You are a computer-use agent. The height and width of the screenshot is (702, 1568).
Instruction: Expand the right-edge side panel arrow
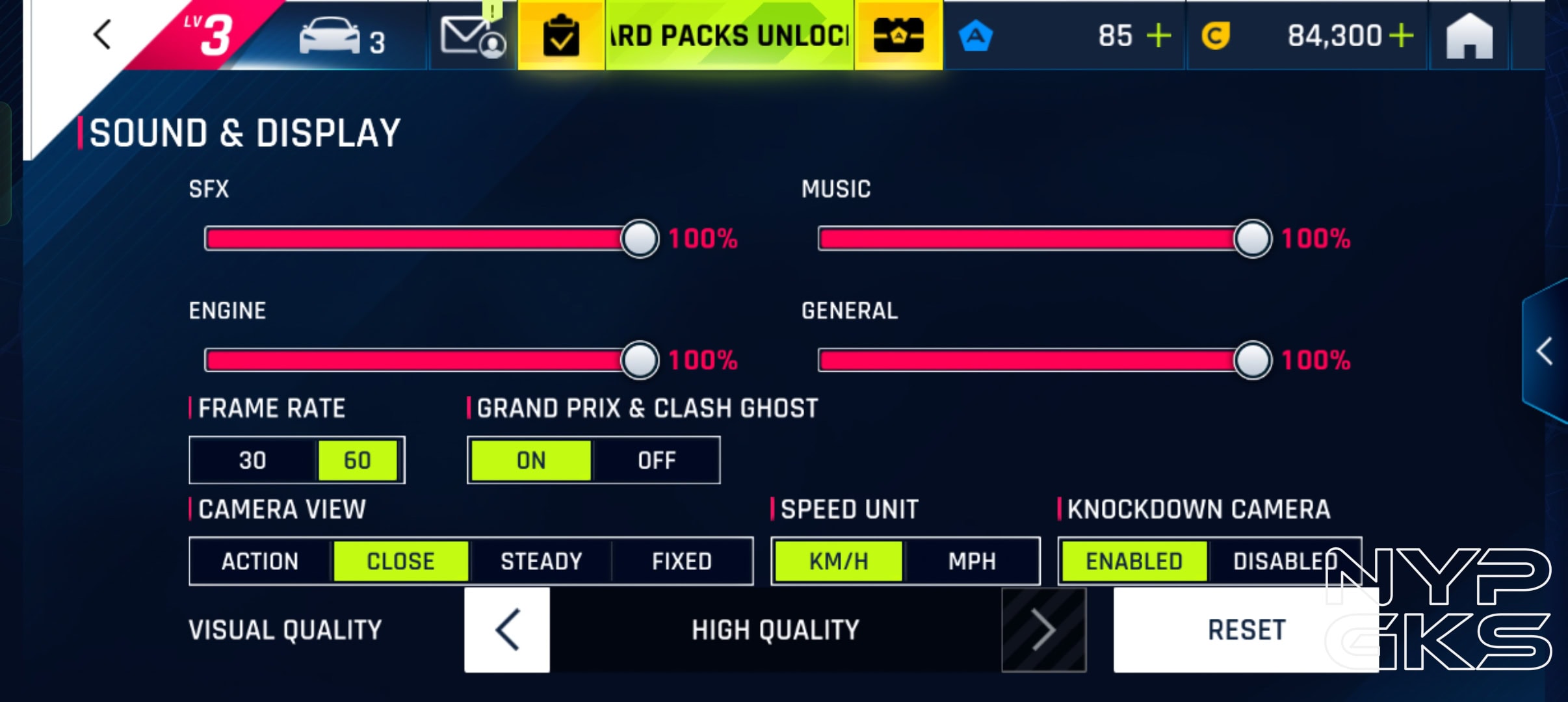pyautogui.click(x=1545, y=352)
